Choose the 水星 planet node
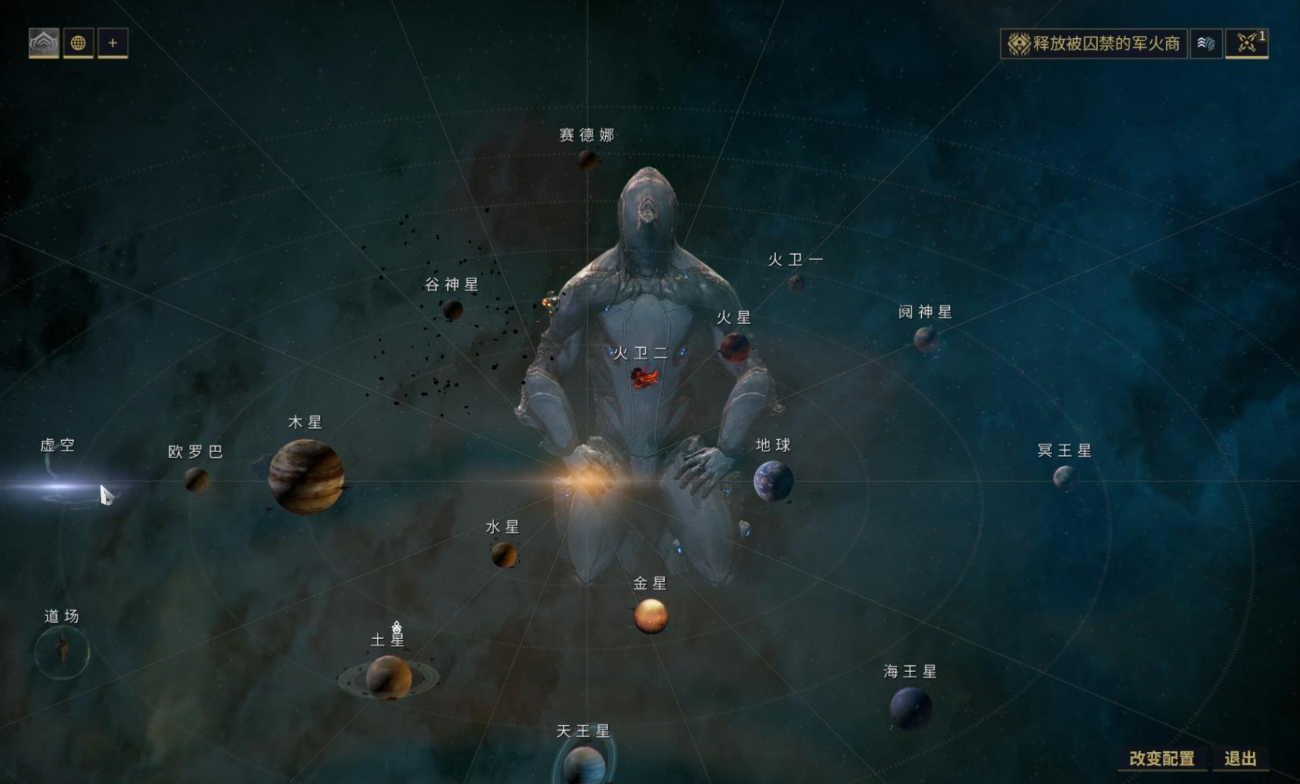The height and width of the screenshot is (784, 1300). [504, 554]
